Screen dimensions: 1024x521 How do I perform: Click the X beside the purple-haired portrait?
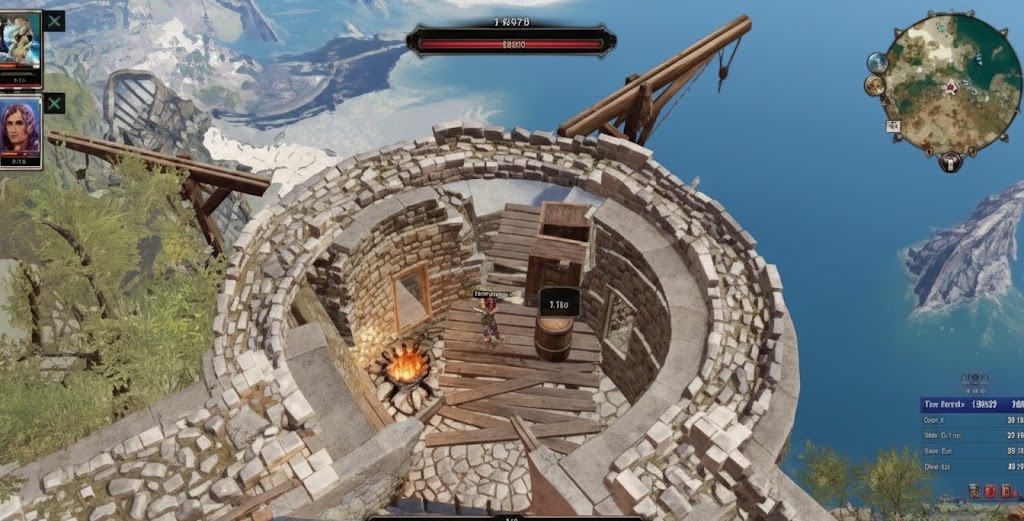pyautogui.click(x=54, y=103)
